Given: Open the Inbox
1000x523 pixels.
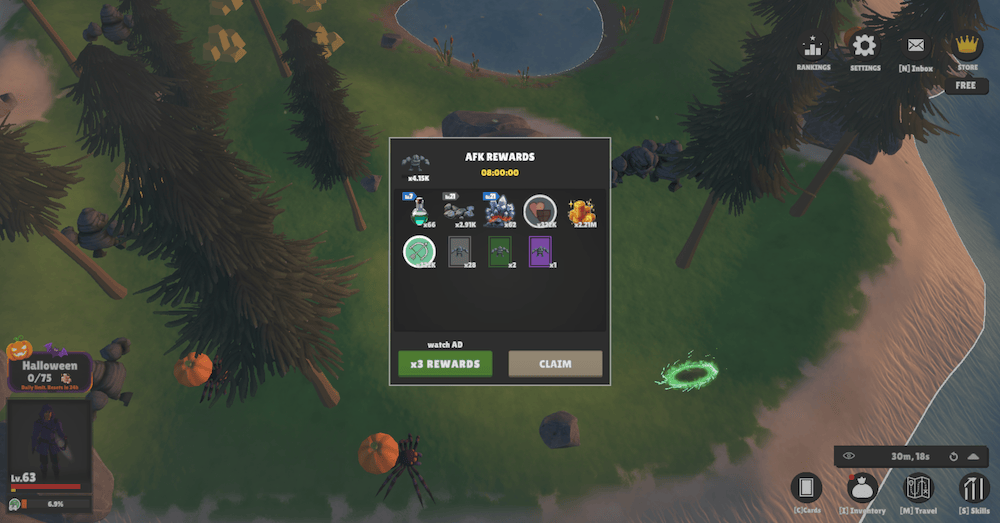Looking at the screenshot, I should pyautogui.click(x=916, y=51).
